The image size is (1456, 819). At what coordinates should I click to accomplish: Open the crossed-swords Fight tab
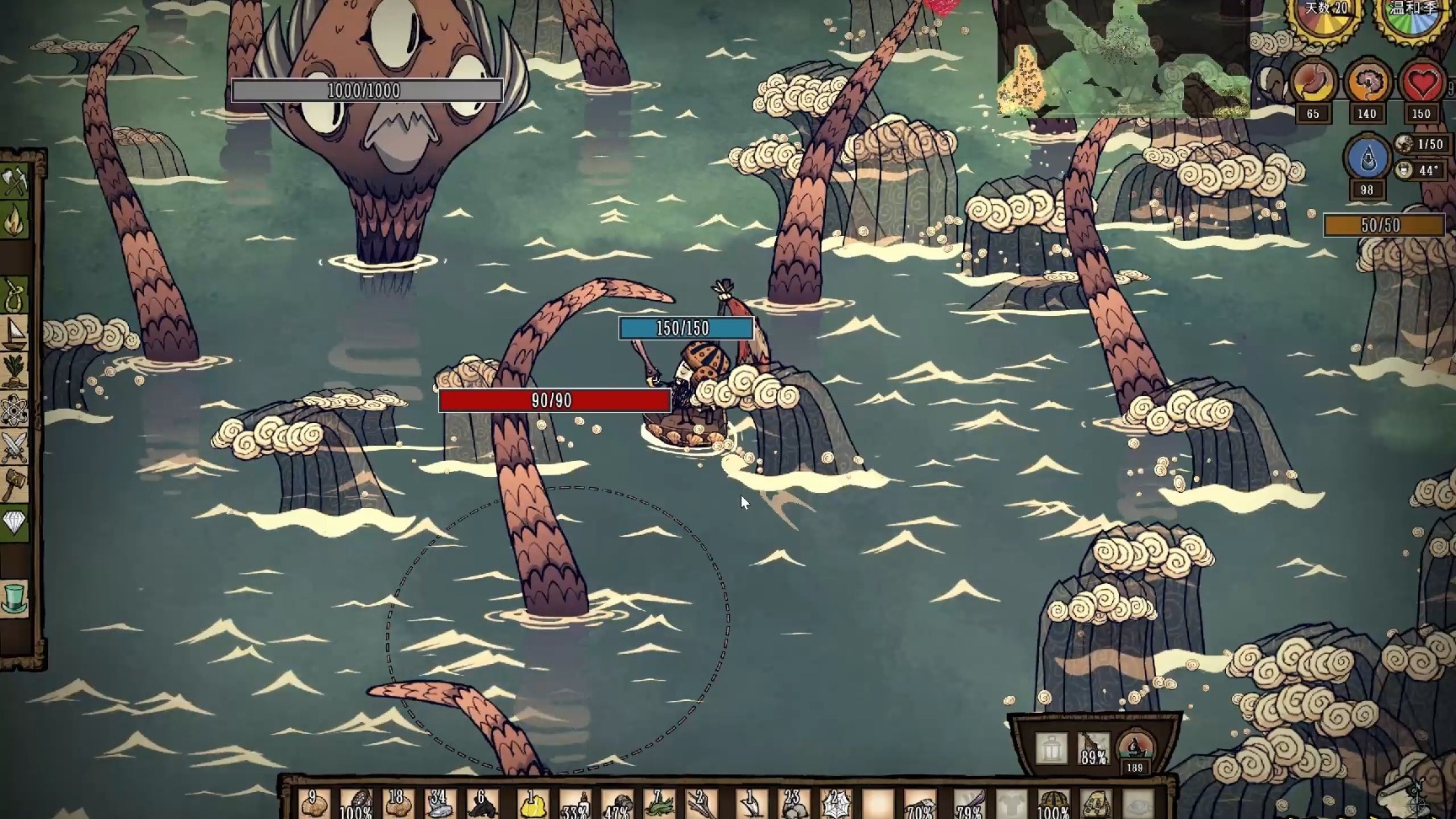coord(14,447)
